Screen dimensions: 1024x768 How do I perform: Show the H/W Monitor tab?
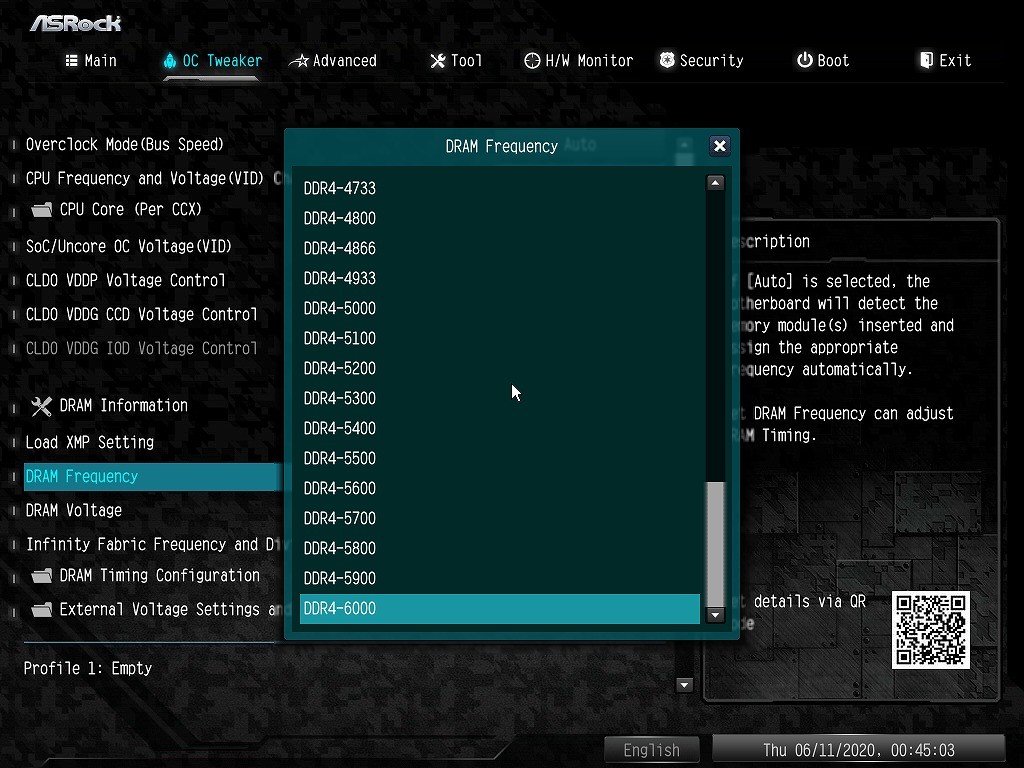[579, 61]
